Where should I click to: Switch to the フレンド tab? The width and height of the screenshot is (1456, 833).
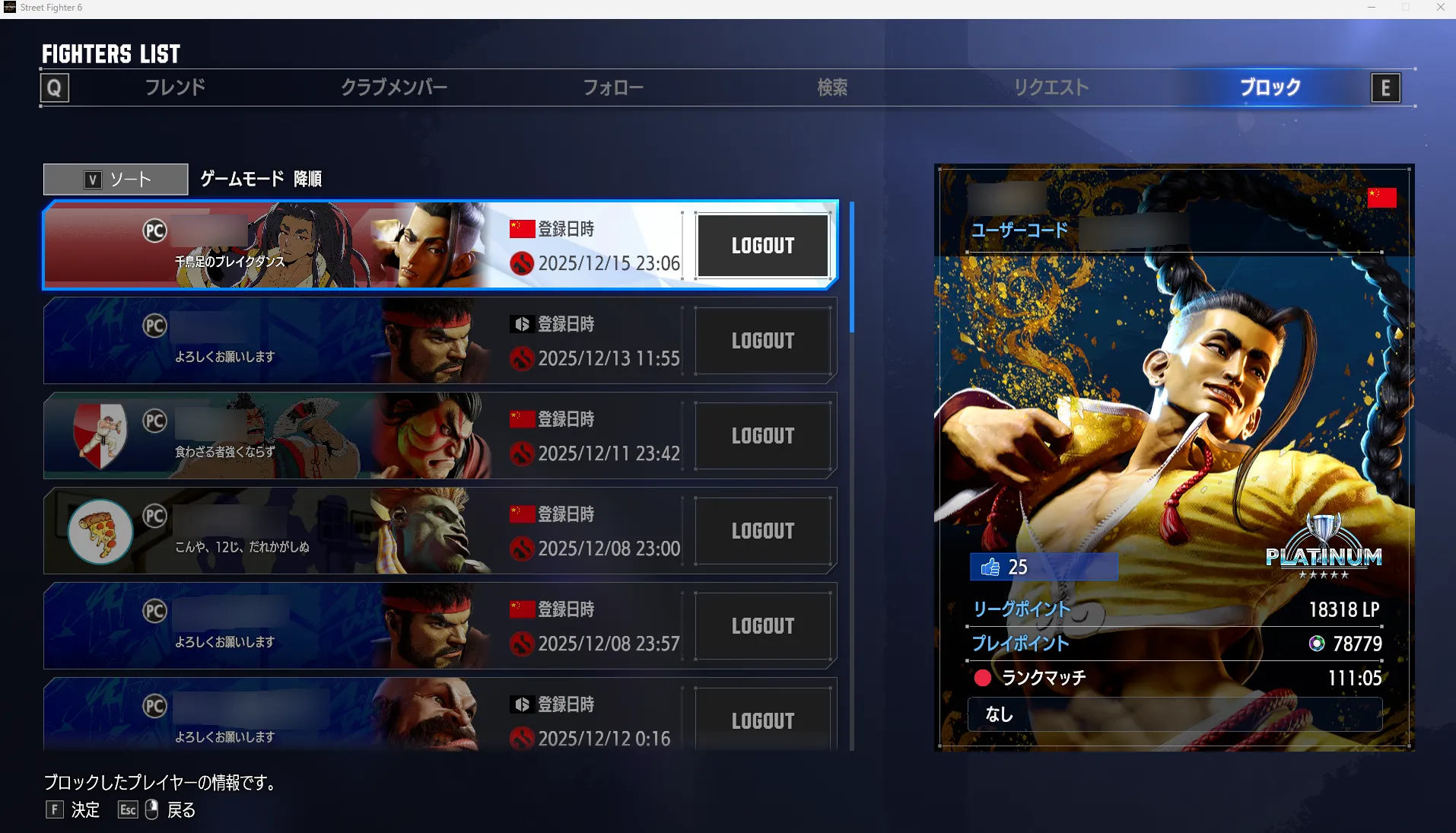[175, 87]
